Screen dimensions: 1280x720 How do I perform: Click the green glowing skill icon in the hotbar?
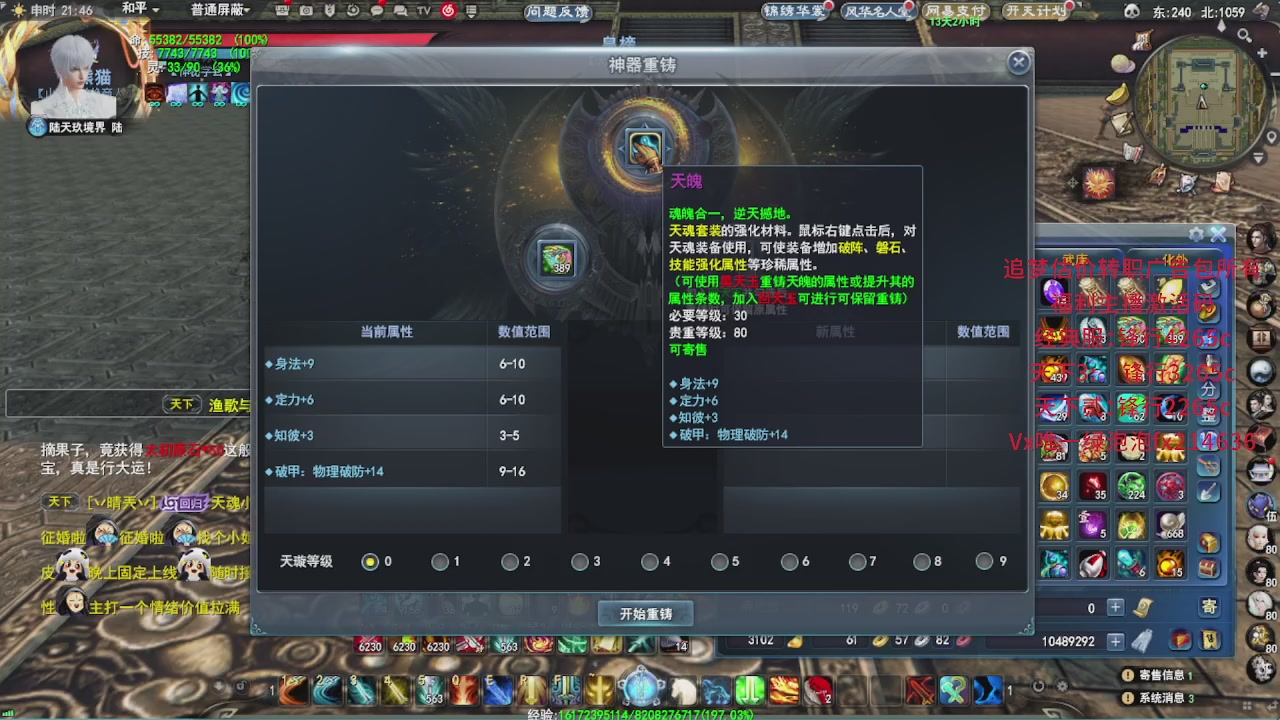748,689
